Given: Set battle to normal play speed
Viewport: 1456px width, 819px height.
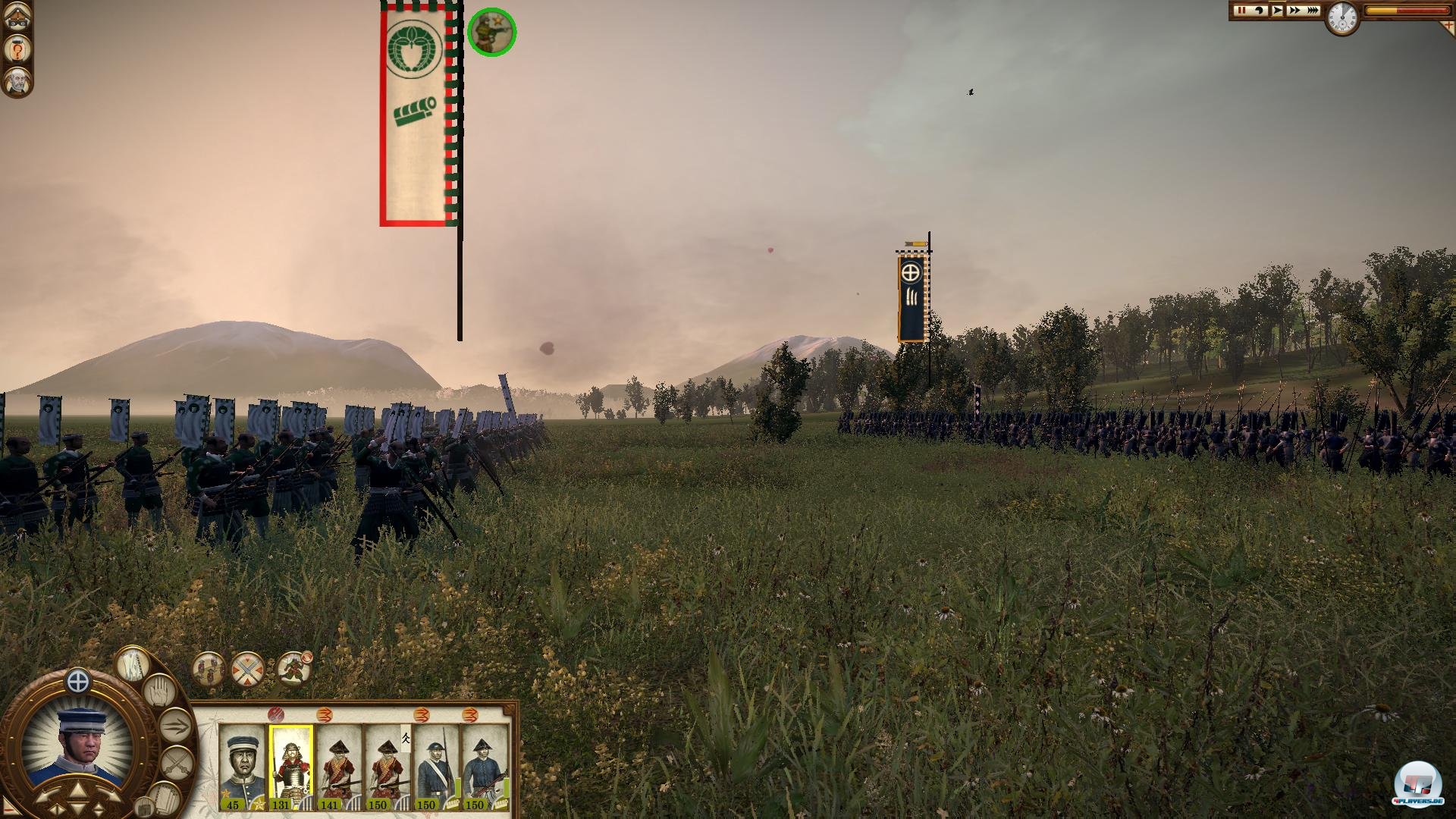Looking at the screenshot, I should [x=1278, y=11].
